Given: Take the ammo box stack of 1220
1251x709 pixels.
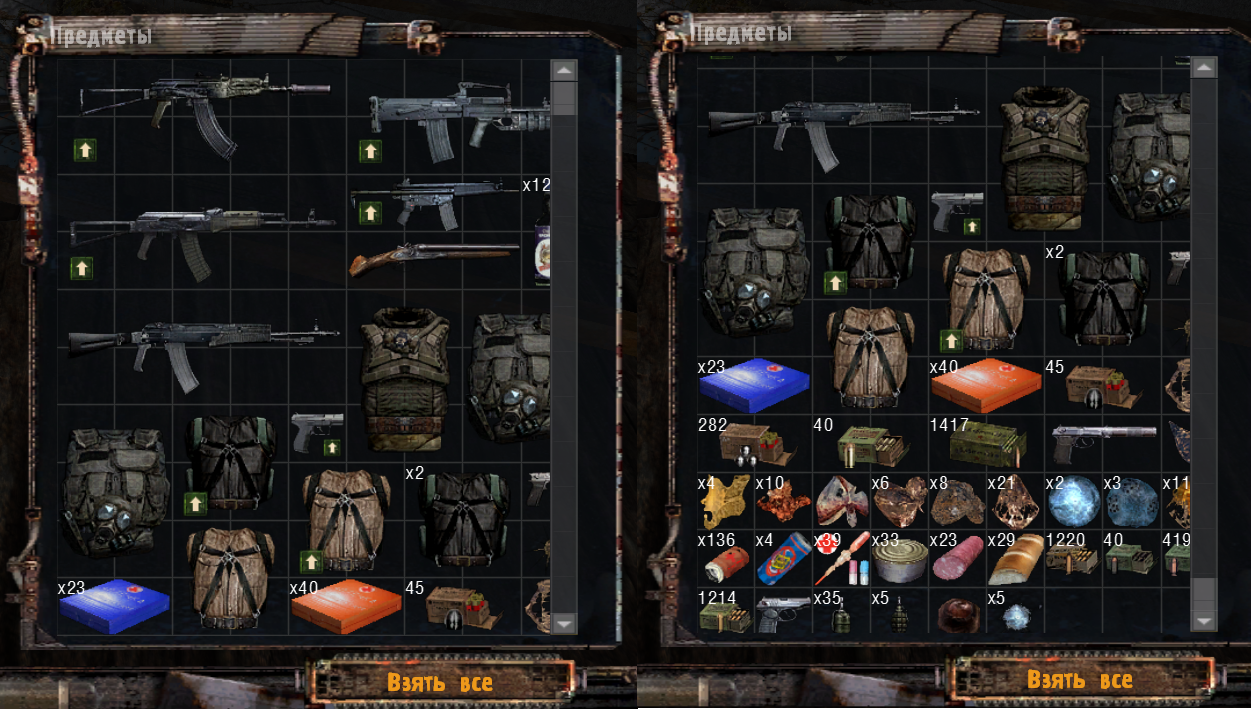Looking at the screenshot, I should [x=1071, y=561].
